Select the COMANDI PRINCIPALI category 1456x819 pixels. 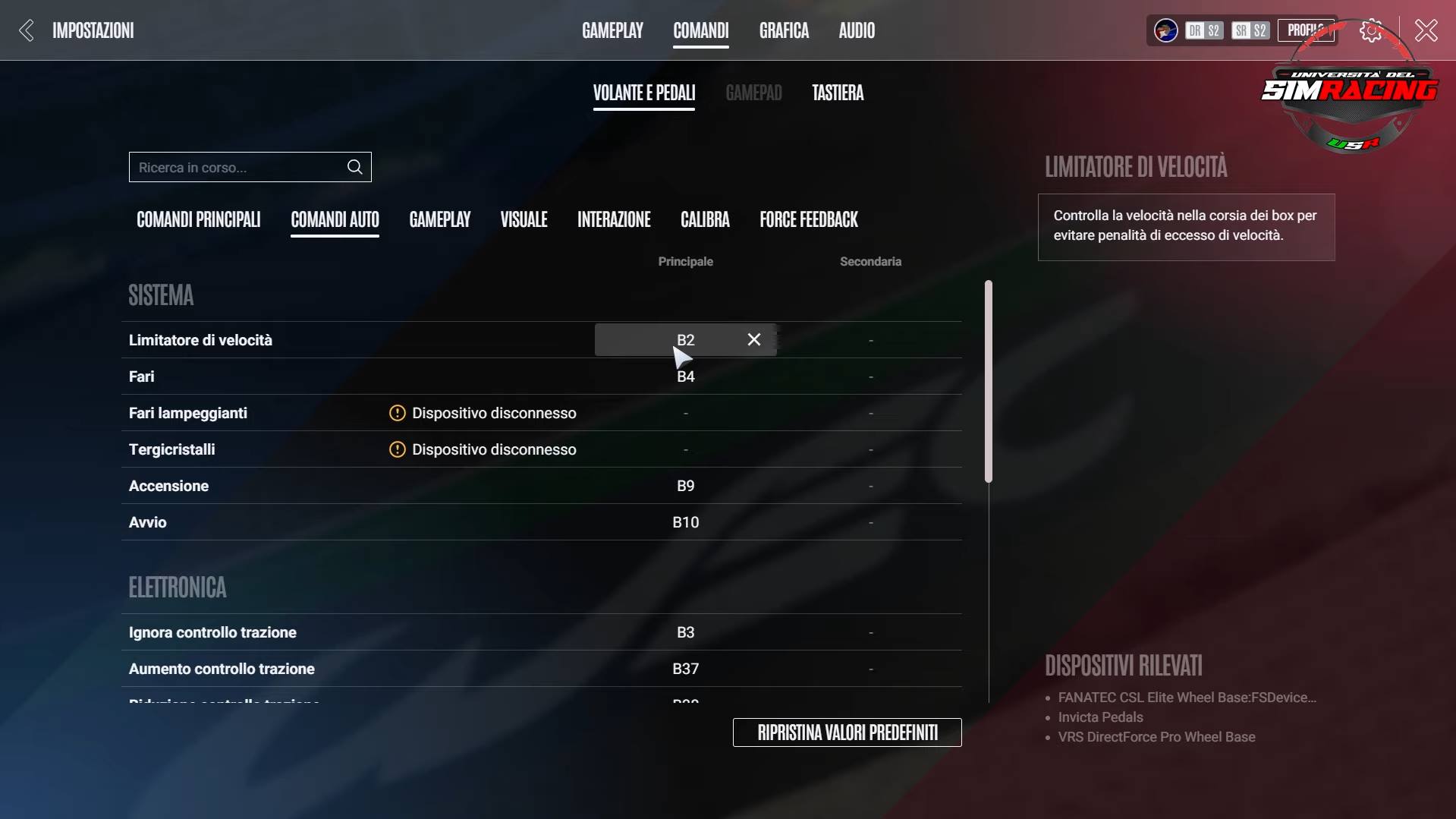click(198, 219)
